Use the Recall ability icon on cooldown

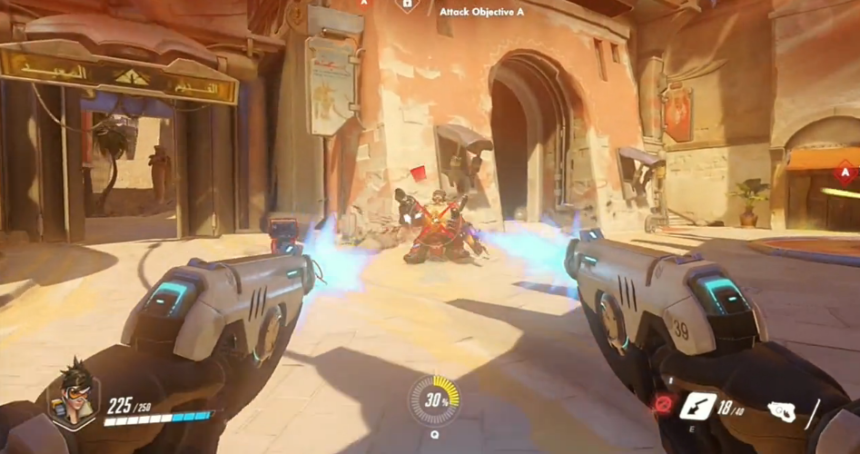pyautogui.click(x=661, y=404)
